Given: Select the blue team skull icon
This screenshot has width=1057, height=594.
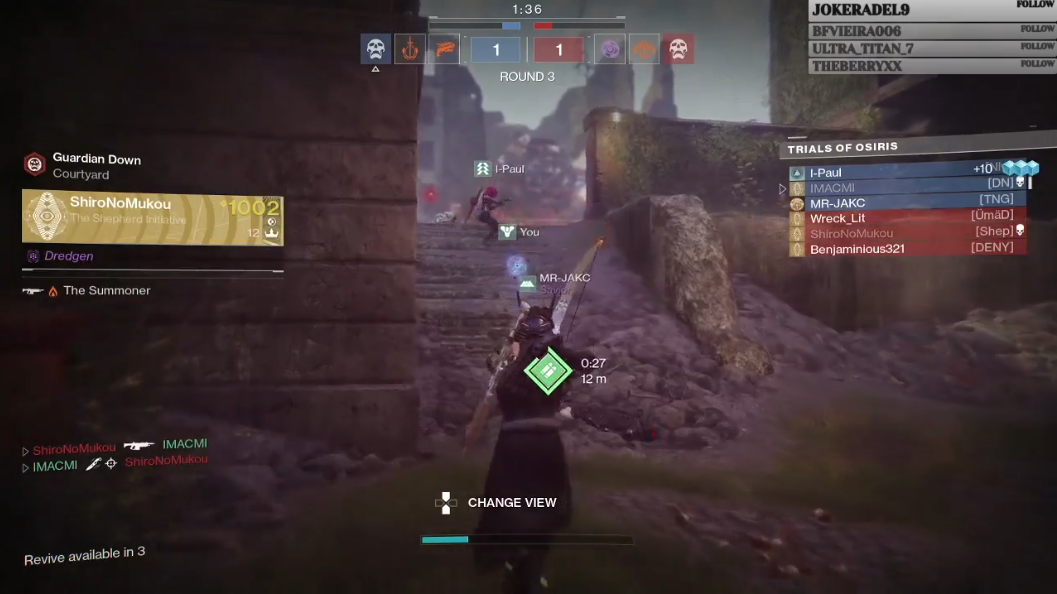Looking at the screenshot, I should pos(376,48).
